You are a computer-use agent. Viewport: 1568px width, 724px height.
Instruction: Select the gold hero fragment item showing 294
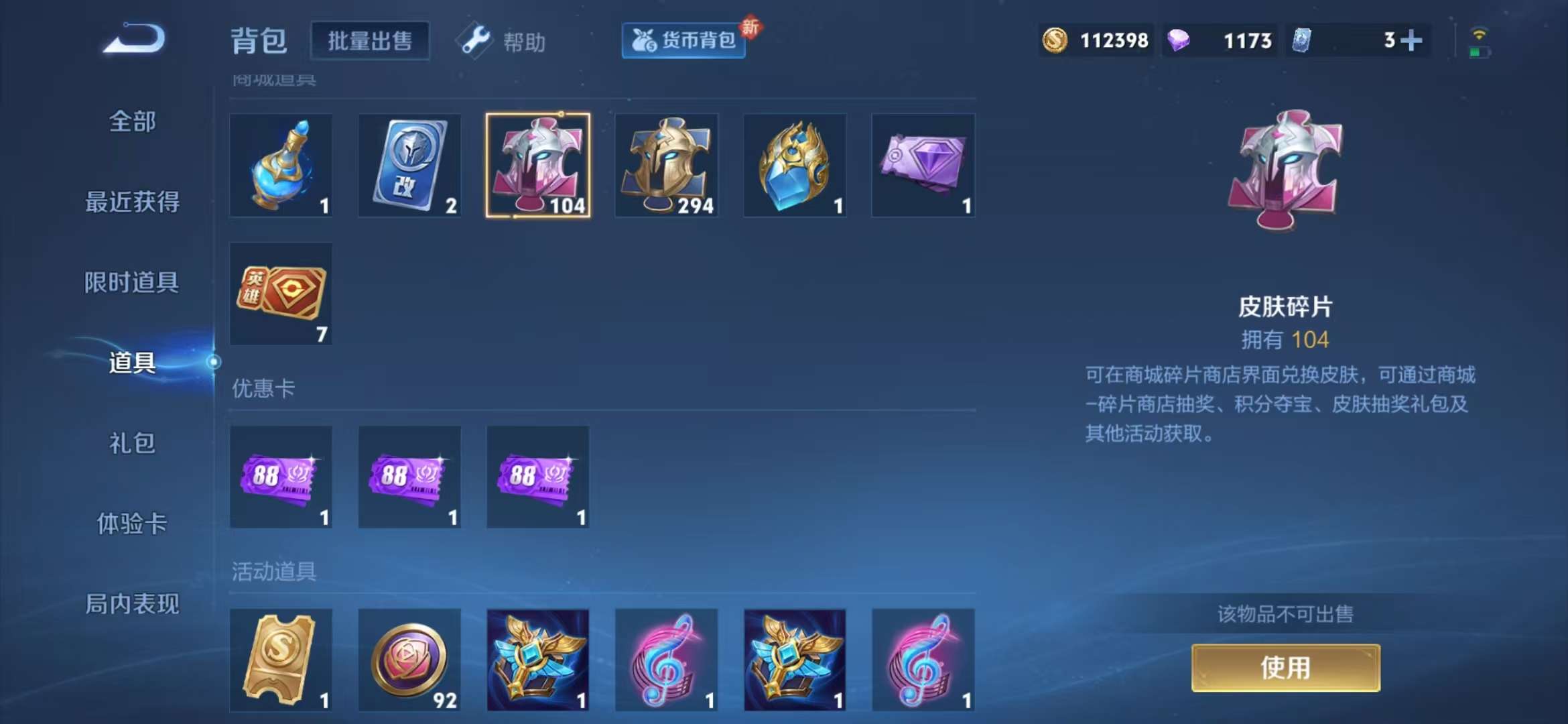point(666,166)
